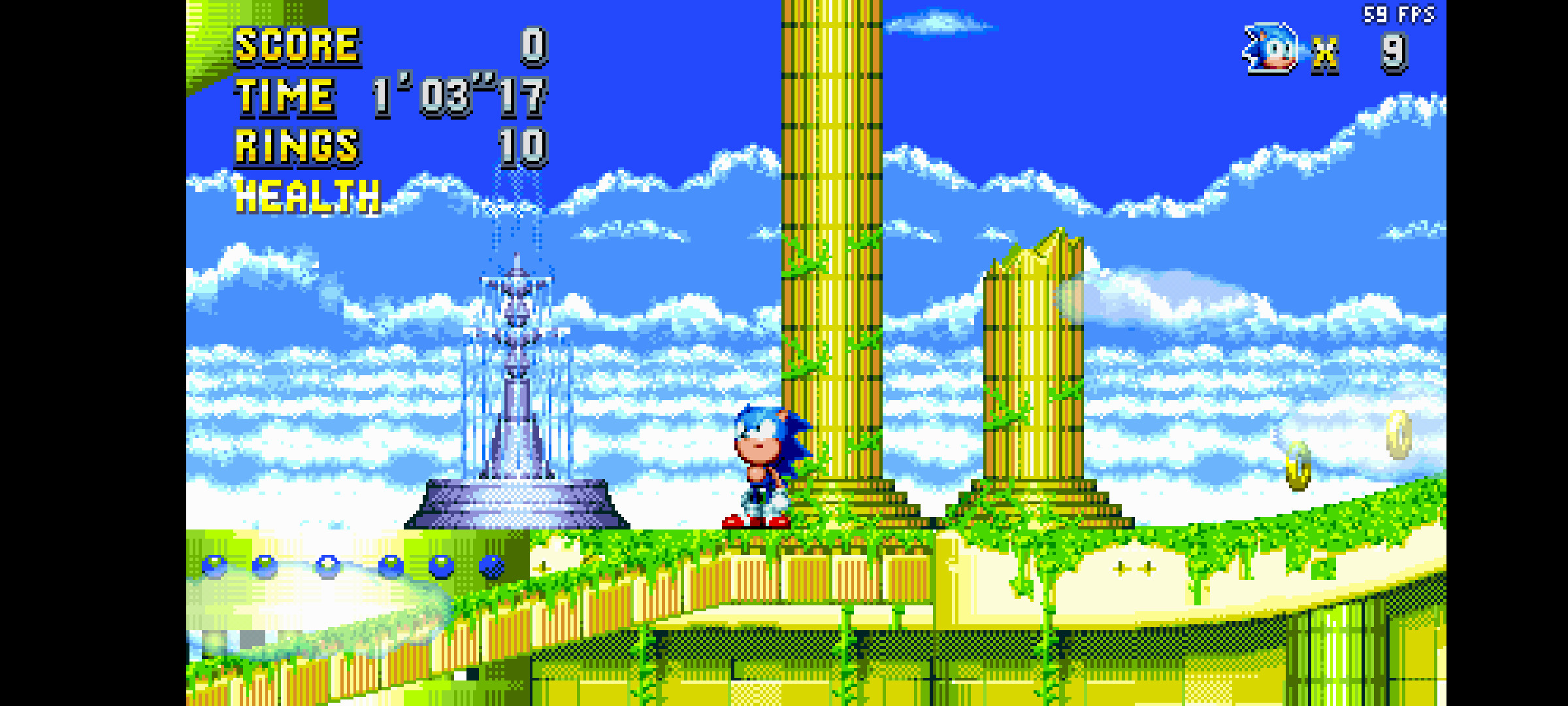The image size is (1568, 706).
Task: Select the RINGS label
Action: click(295, 145)
